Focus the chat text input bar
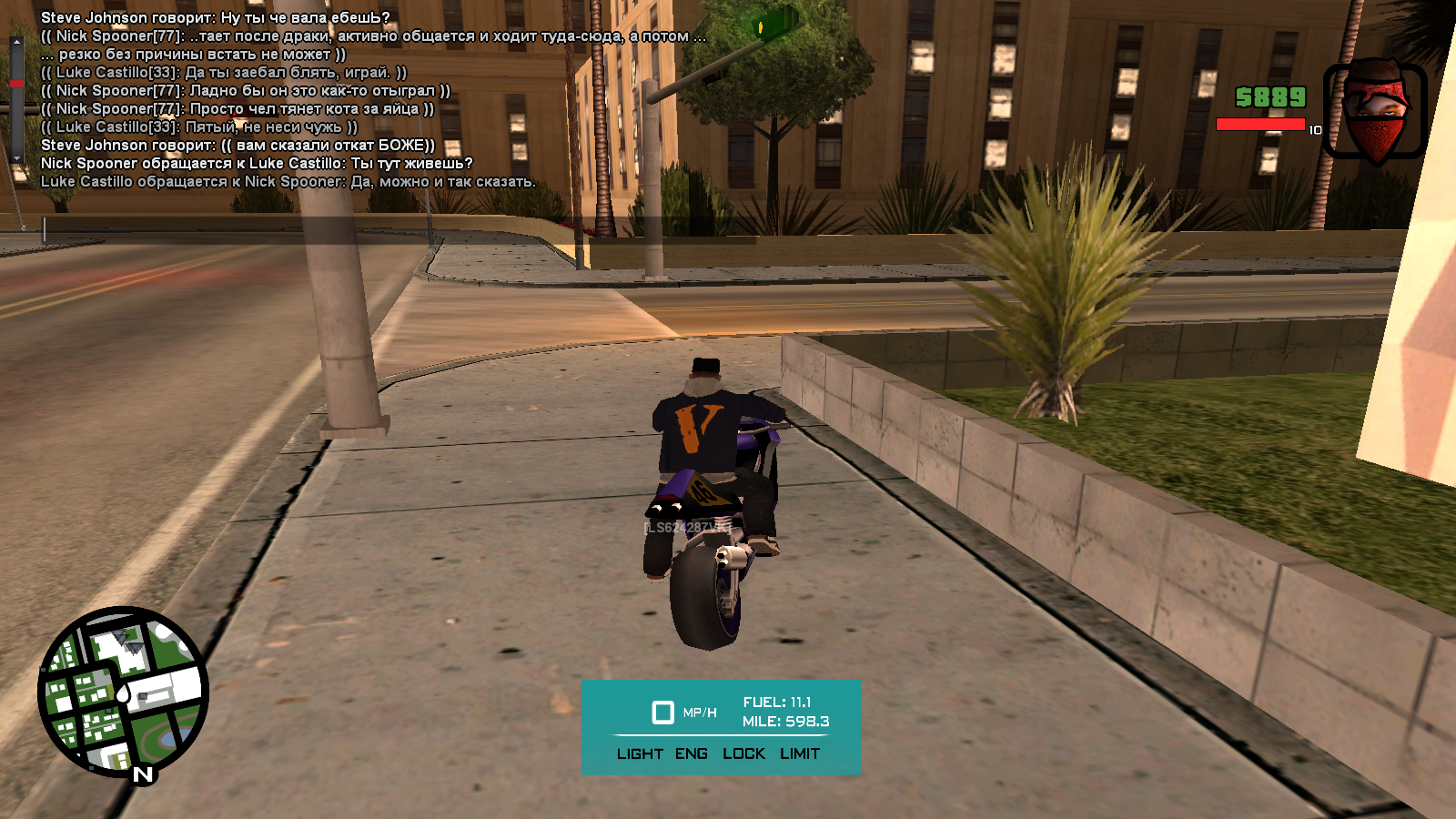Image resolution: width=1456 pixels, height=819 pixels. [400, 229]
